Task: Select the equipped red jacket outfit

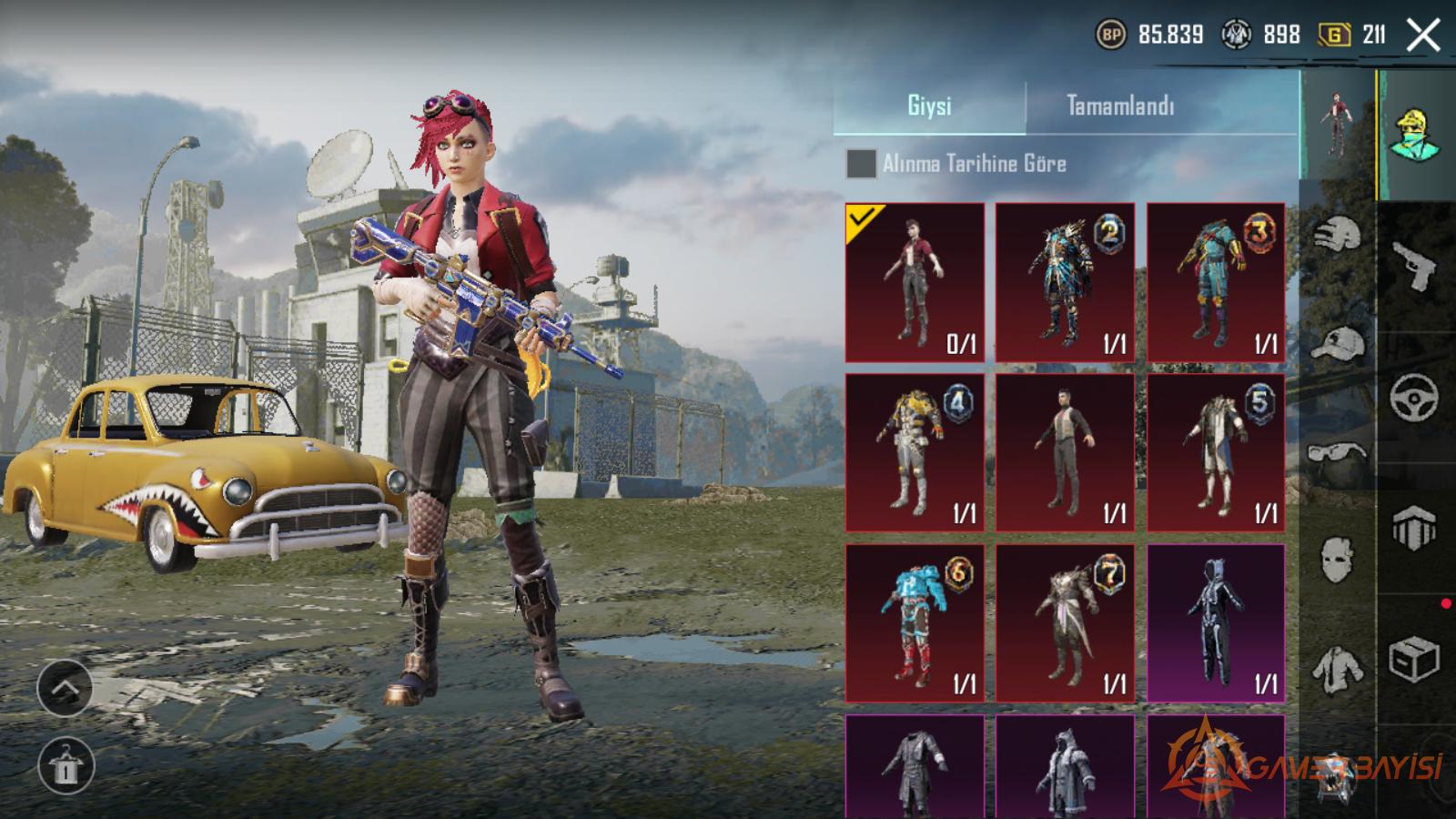Action: 915,282
